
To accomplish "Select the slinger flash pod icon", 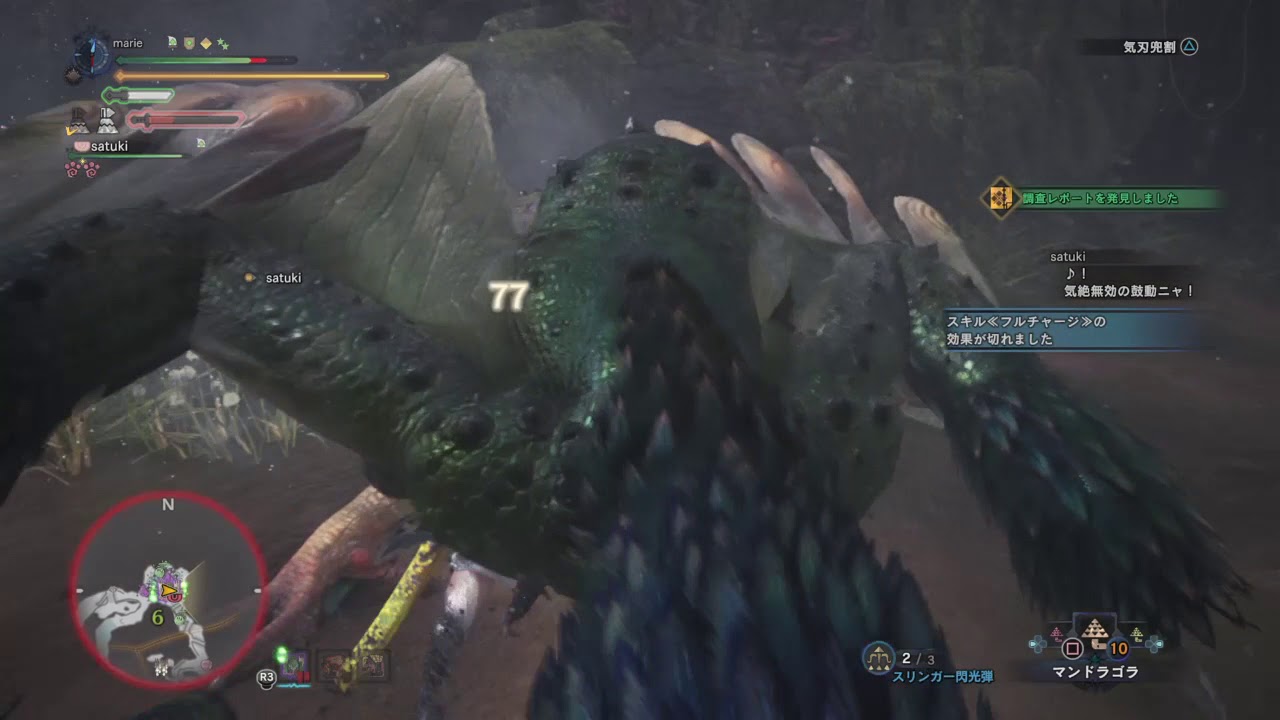I will (x=879, y=654).
